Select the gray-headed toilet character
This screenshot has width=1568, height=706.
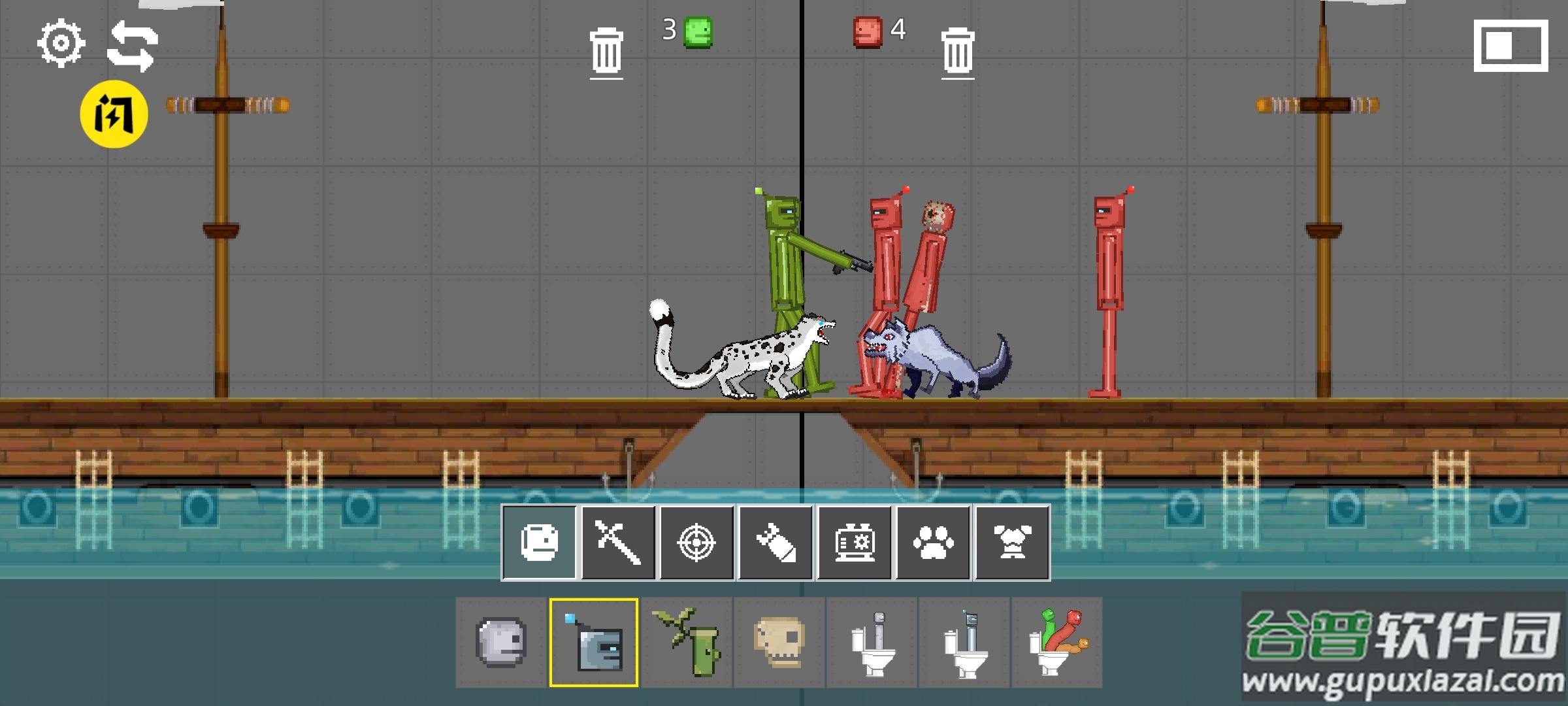[872, 642]
